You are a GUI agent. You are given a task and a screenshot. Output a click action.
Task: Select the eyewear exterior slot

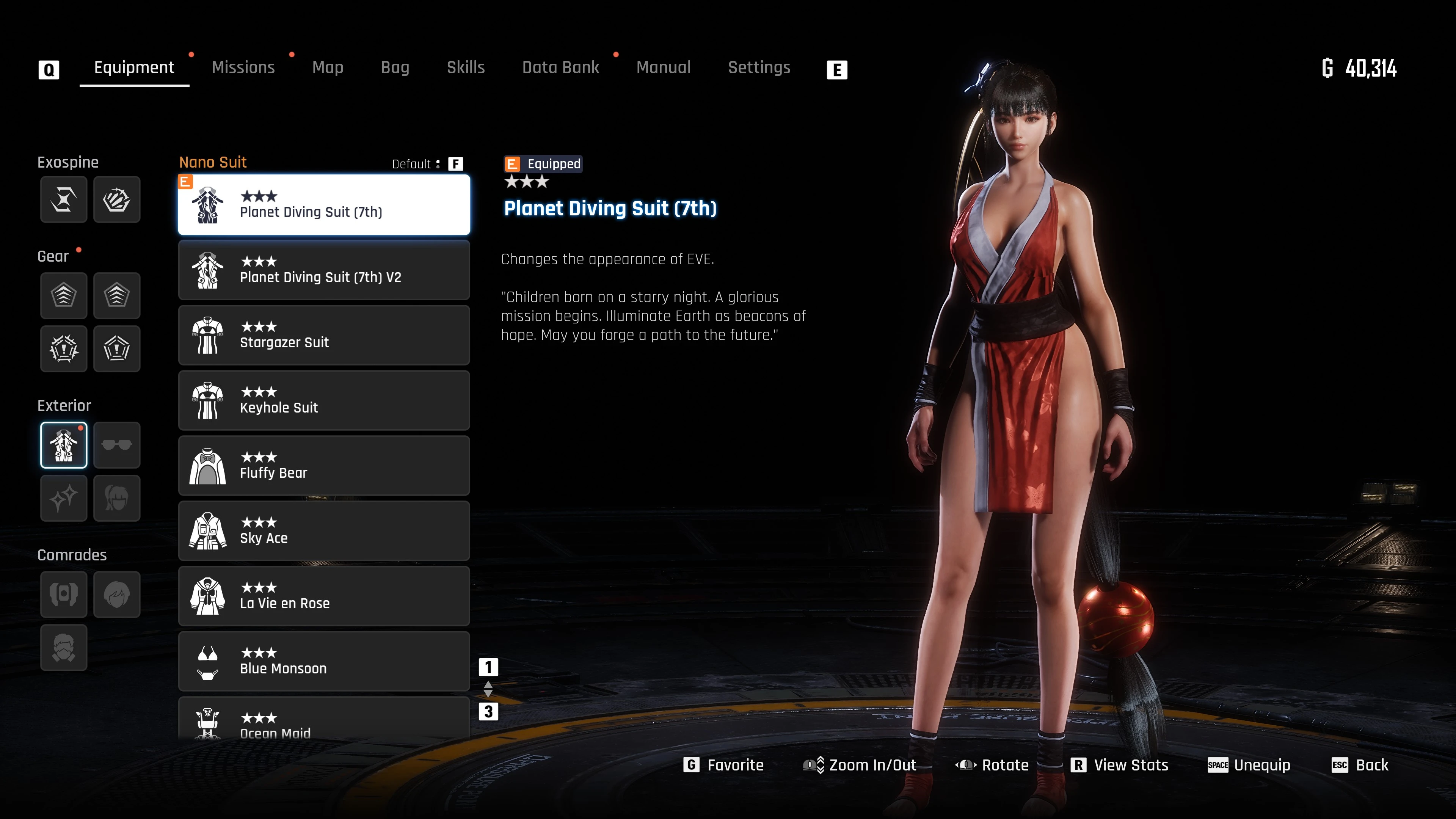(x=117, y=445)
